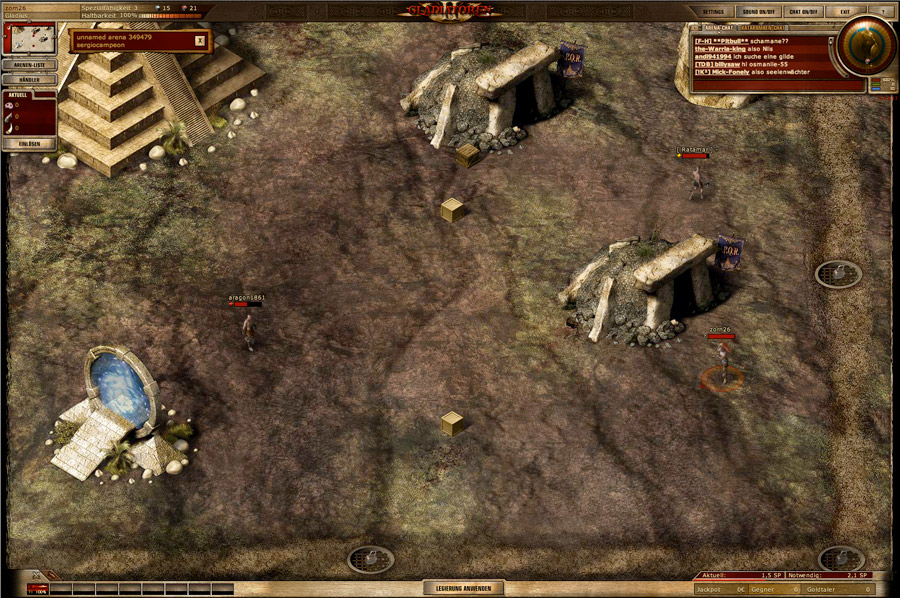Toggle the Sound On/Off button
The image size is (900, 598).
coord(759,11)
